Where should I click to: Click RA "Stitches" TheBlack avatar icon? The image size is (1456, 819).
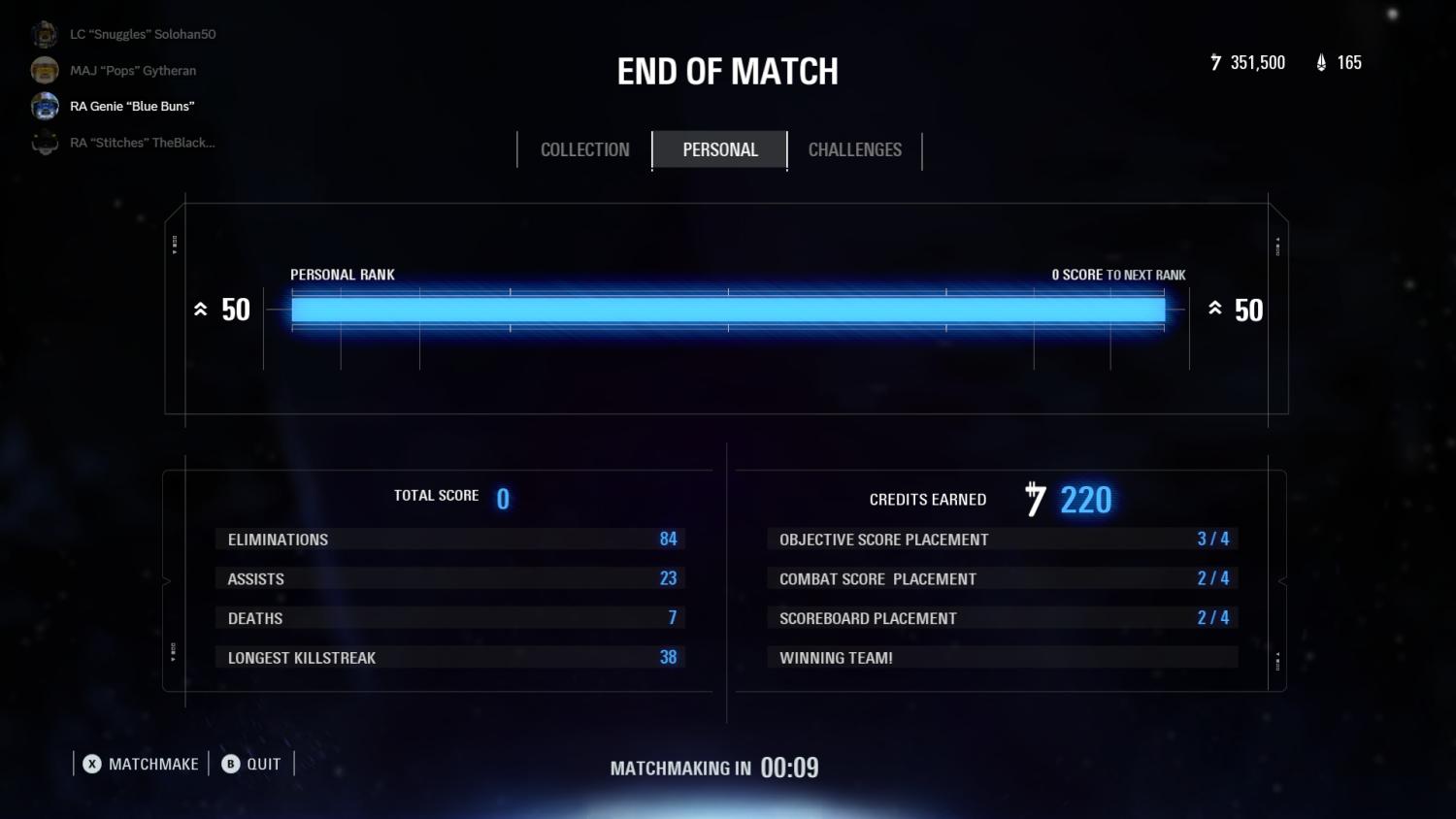tap(44, 142)
